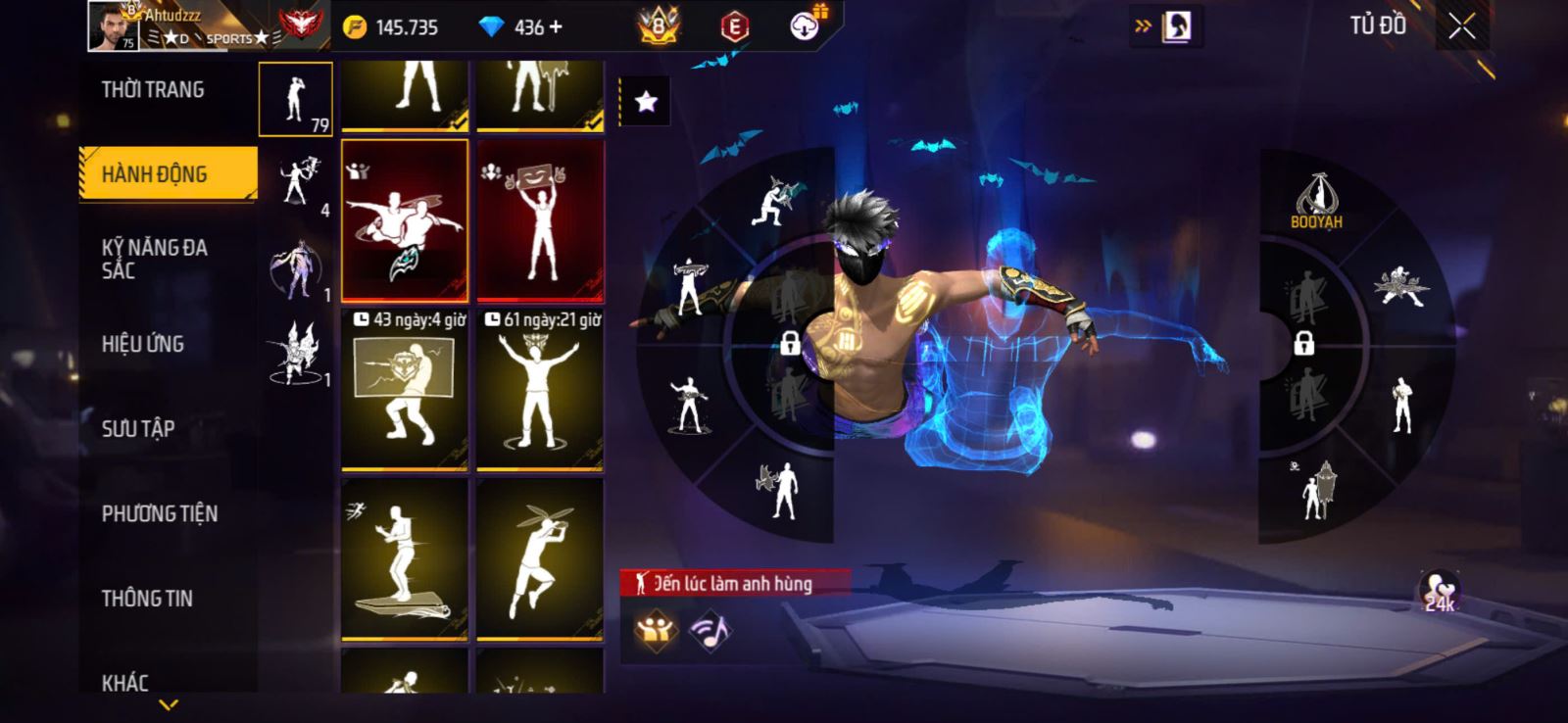Screen dimensions: 1568x723
Task: Click the BOOYAH emote wheel slot
Action: [1316, 201]
